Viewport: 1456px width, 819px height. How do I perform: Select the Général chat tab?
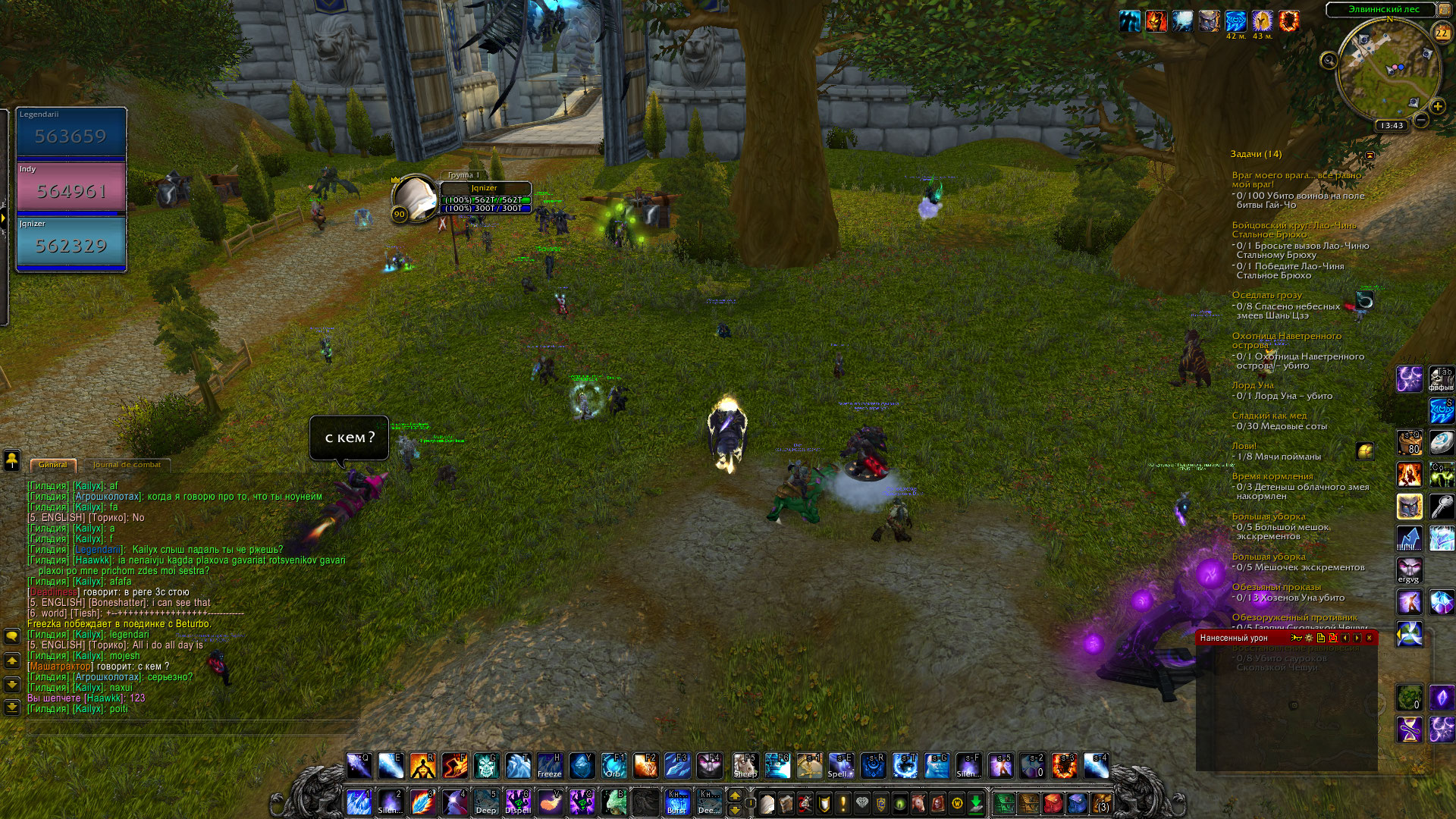click(x=53, y=465)
